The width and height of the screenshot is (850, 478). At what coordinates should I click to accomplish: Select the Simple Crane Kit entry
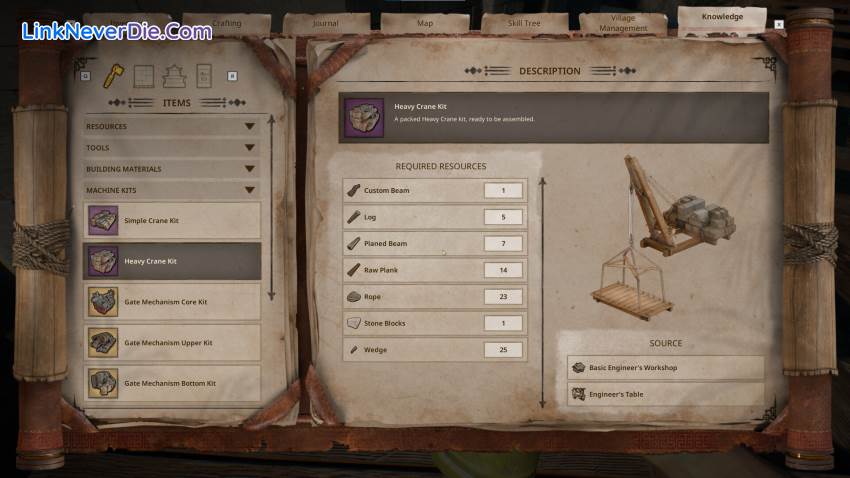pos(172,220)
